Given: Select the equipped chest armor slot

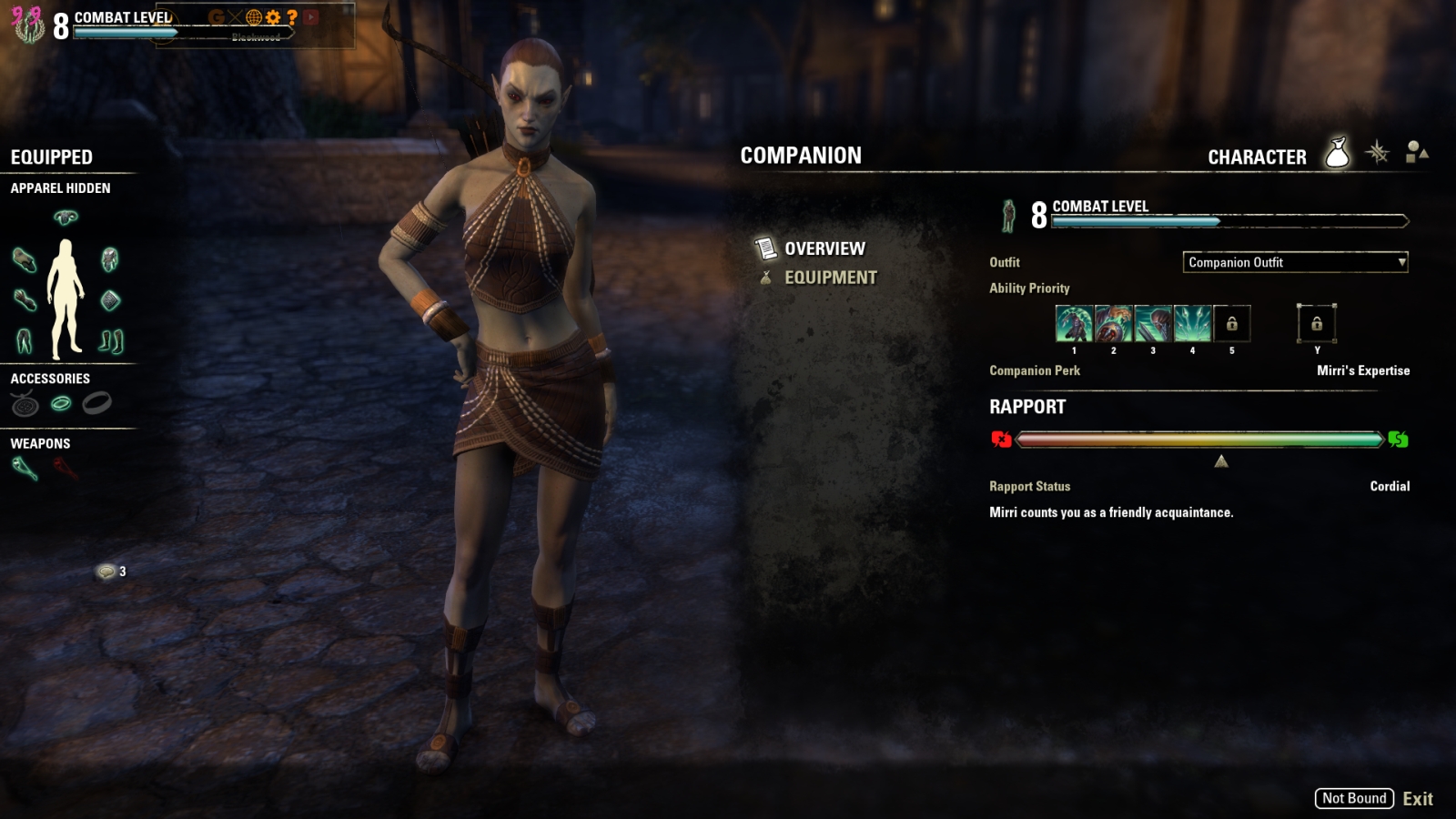Looking at the screenshot, I should click(110, 259).
